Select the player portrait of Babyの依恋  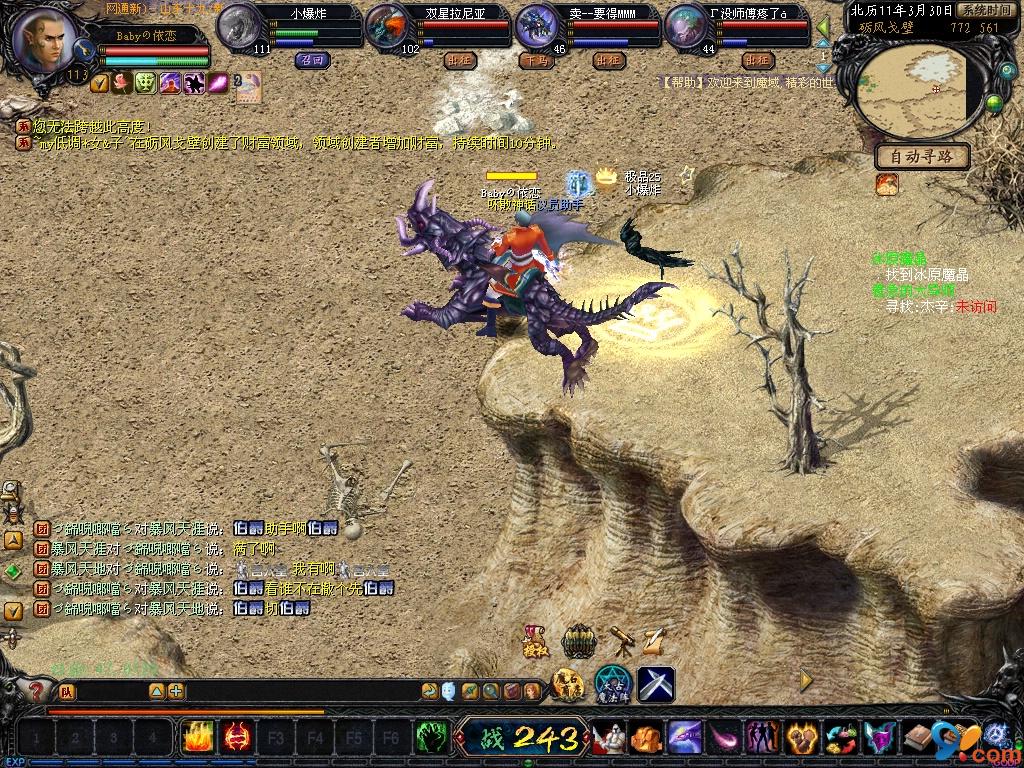coord(44,40)
